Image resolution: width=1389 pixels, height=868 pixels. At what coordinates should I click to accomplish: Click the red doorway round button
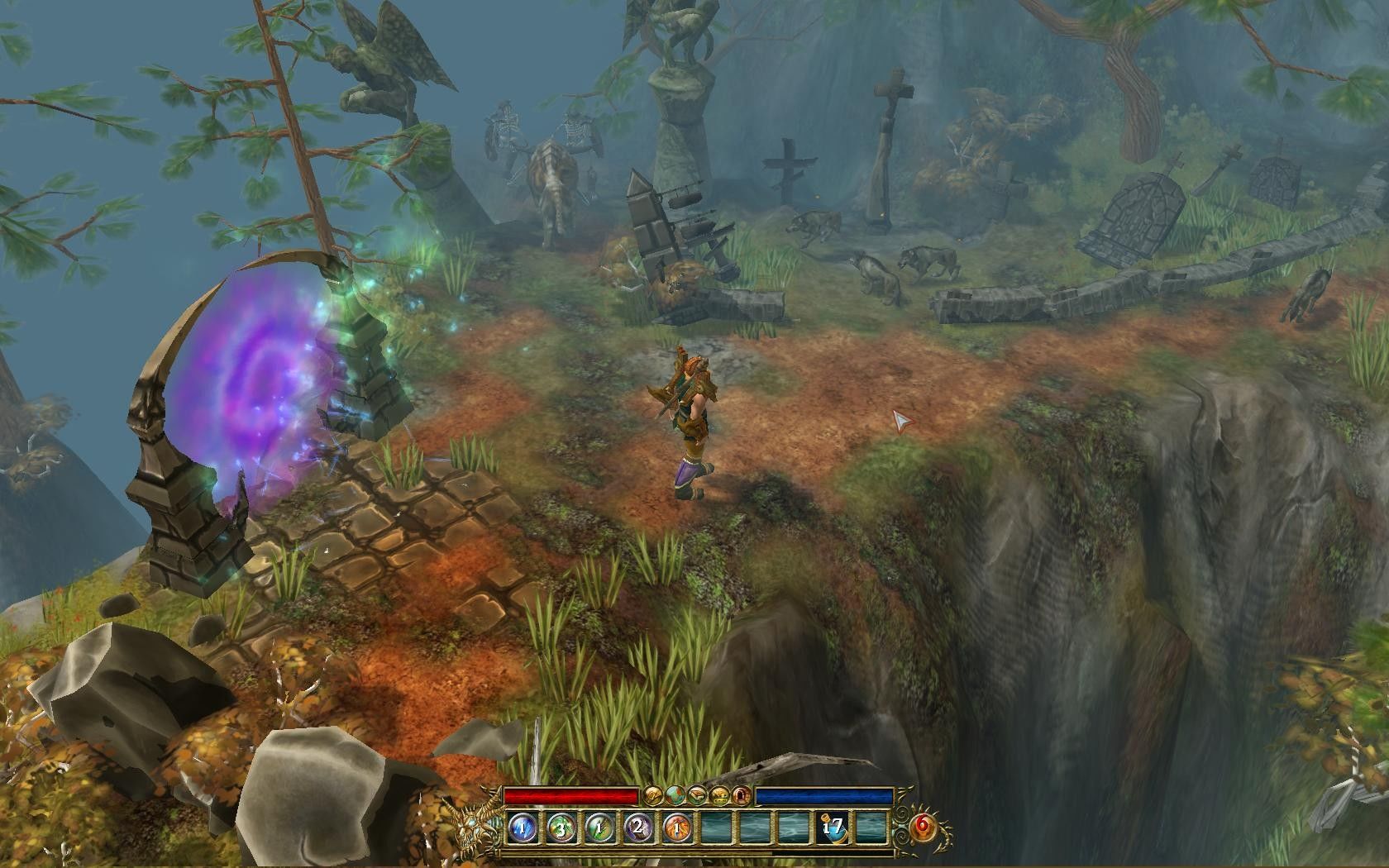tap(742, 796)
